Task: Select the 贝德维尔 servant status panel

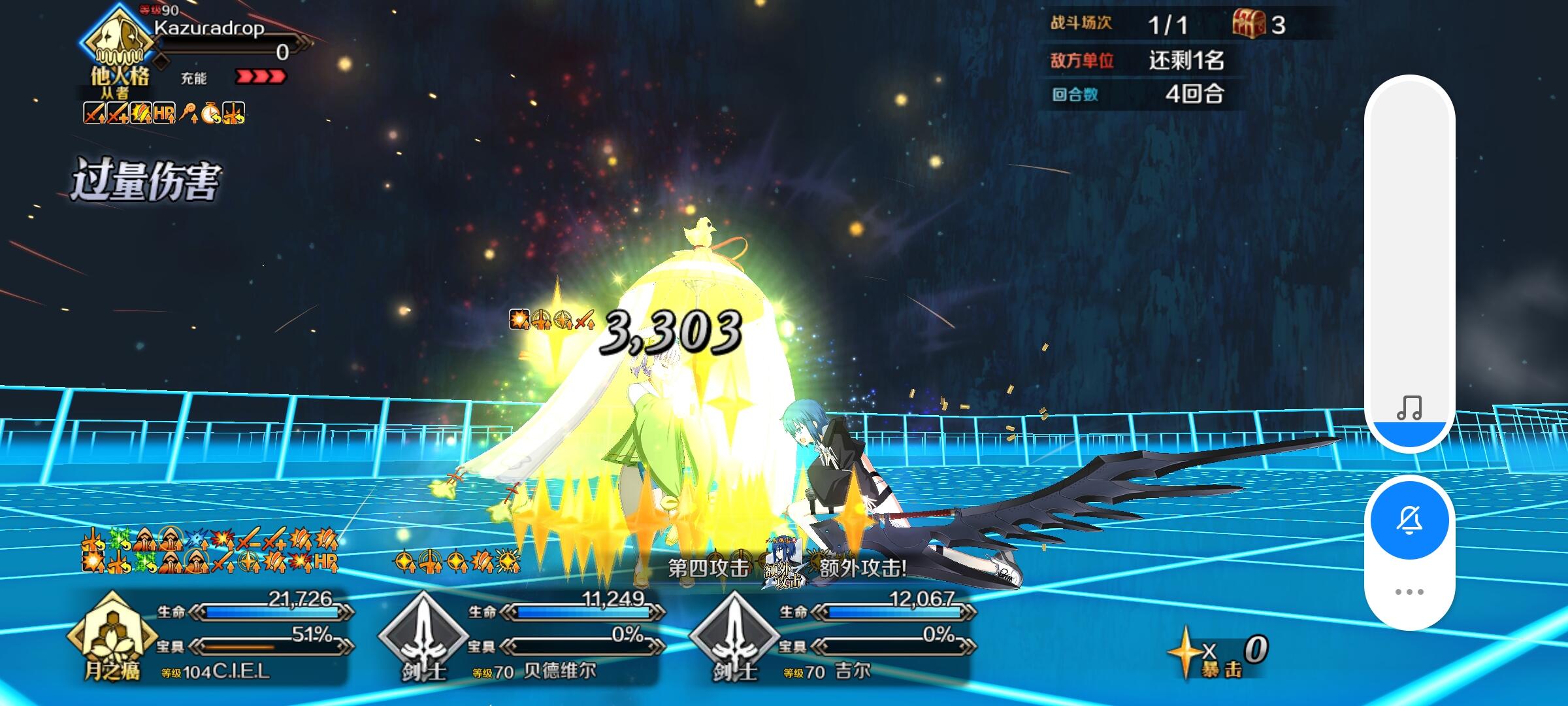Action: 562,634
